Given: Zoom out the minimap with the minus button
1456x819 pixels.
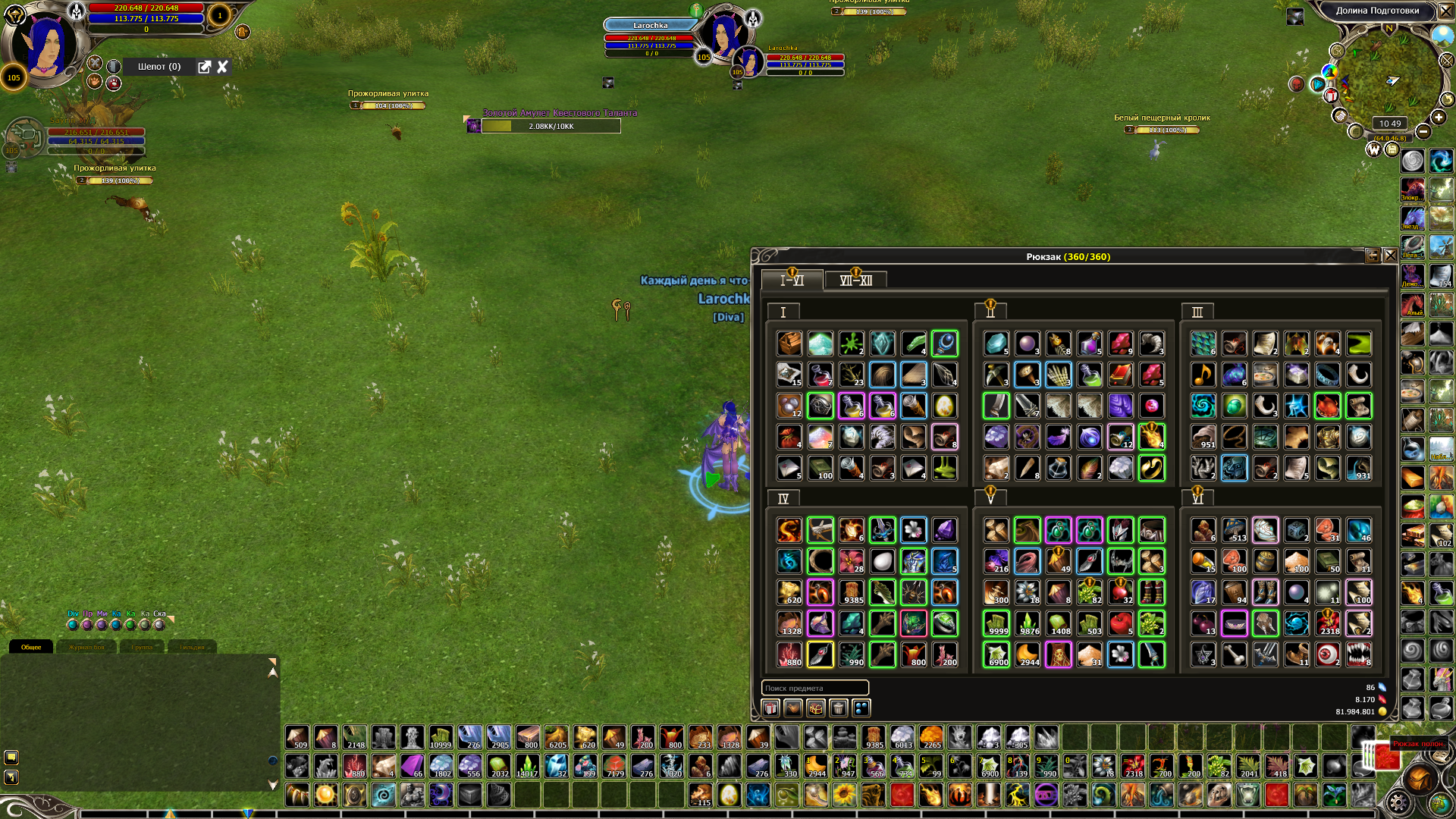Looking at the screenshot, I should [x=1423, y=132].
